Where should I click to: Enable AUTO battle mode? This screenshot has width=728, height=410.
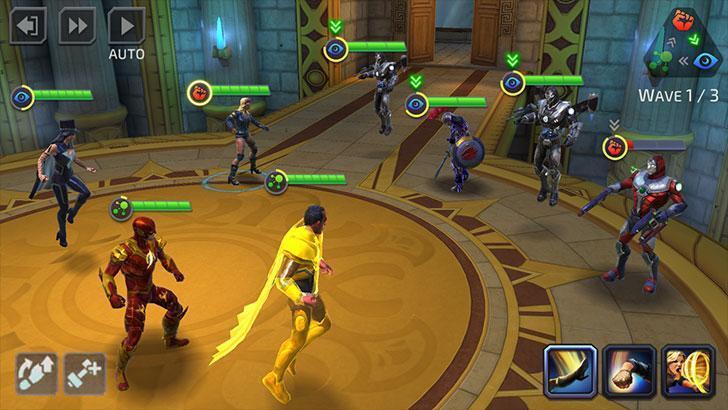[x=126, y=25]
